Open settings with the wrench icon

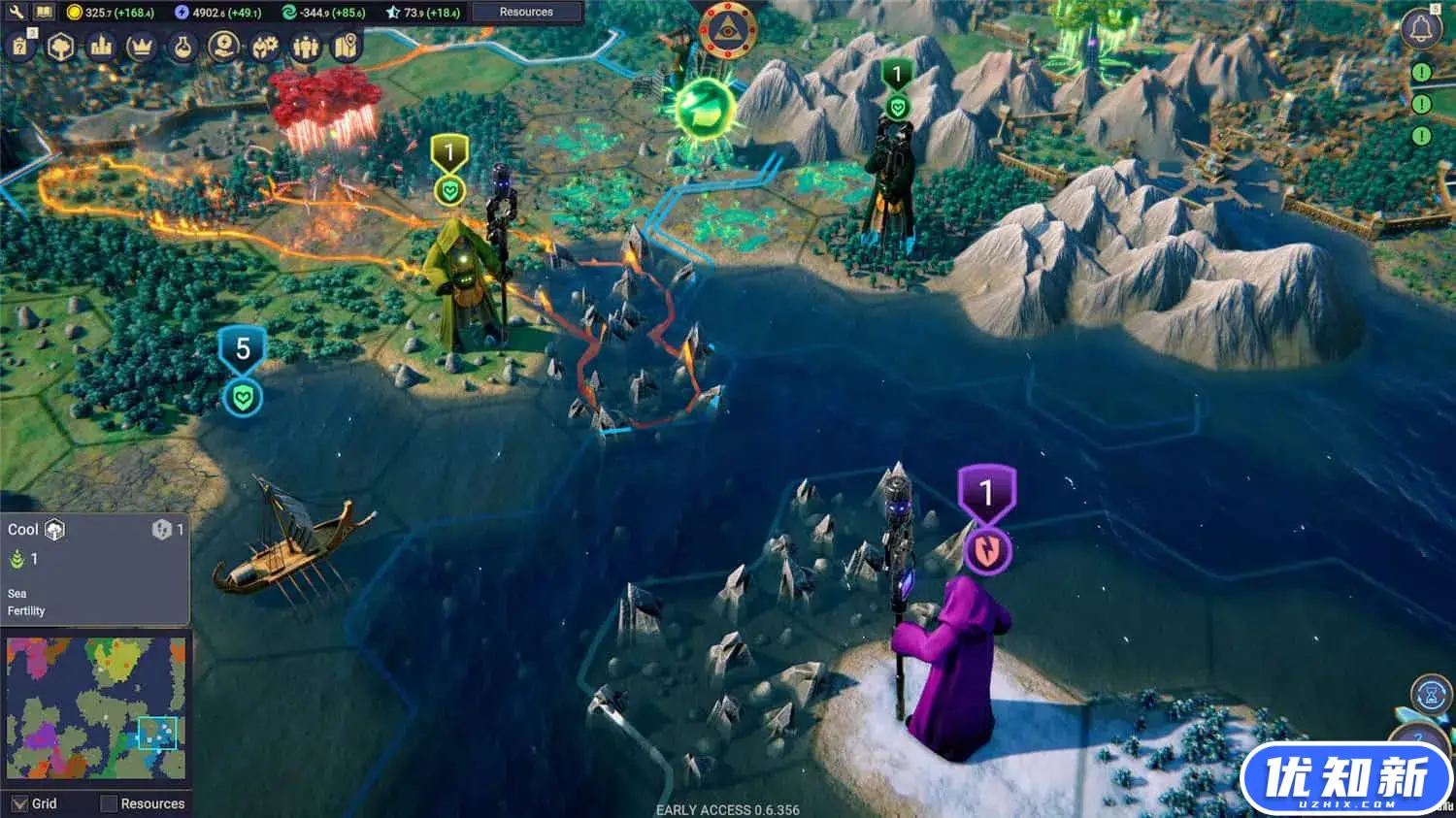pos(16,13)
